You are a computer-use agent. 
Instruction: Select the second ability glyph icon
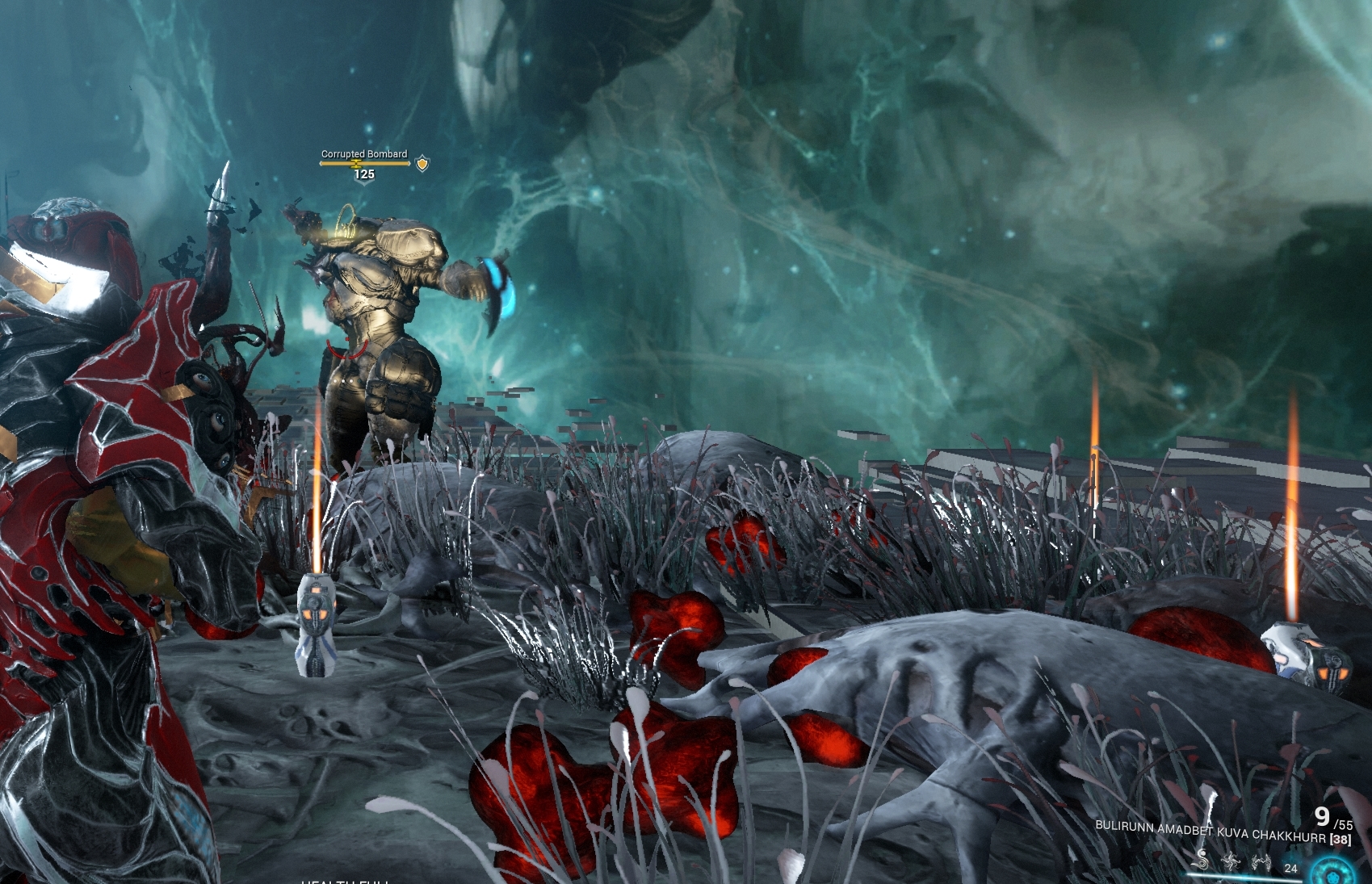point(1233,862)
